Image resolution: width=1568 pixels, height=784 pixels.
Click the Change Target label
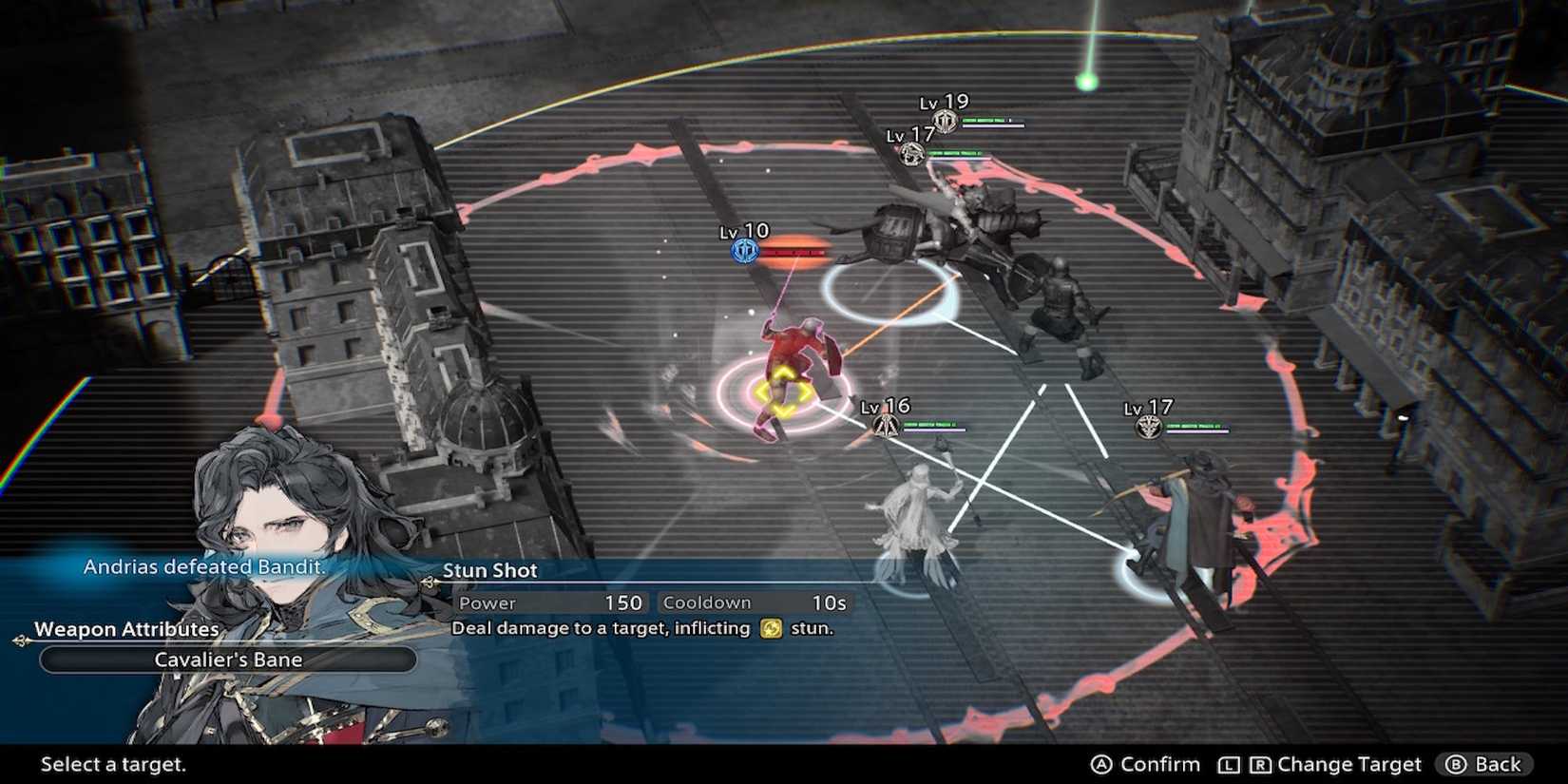tap(1349, 763)
